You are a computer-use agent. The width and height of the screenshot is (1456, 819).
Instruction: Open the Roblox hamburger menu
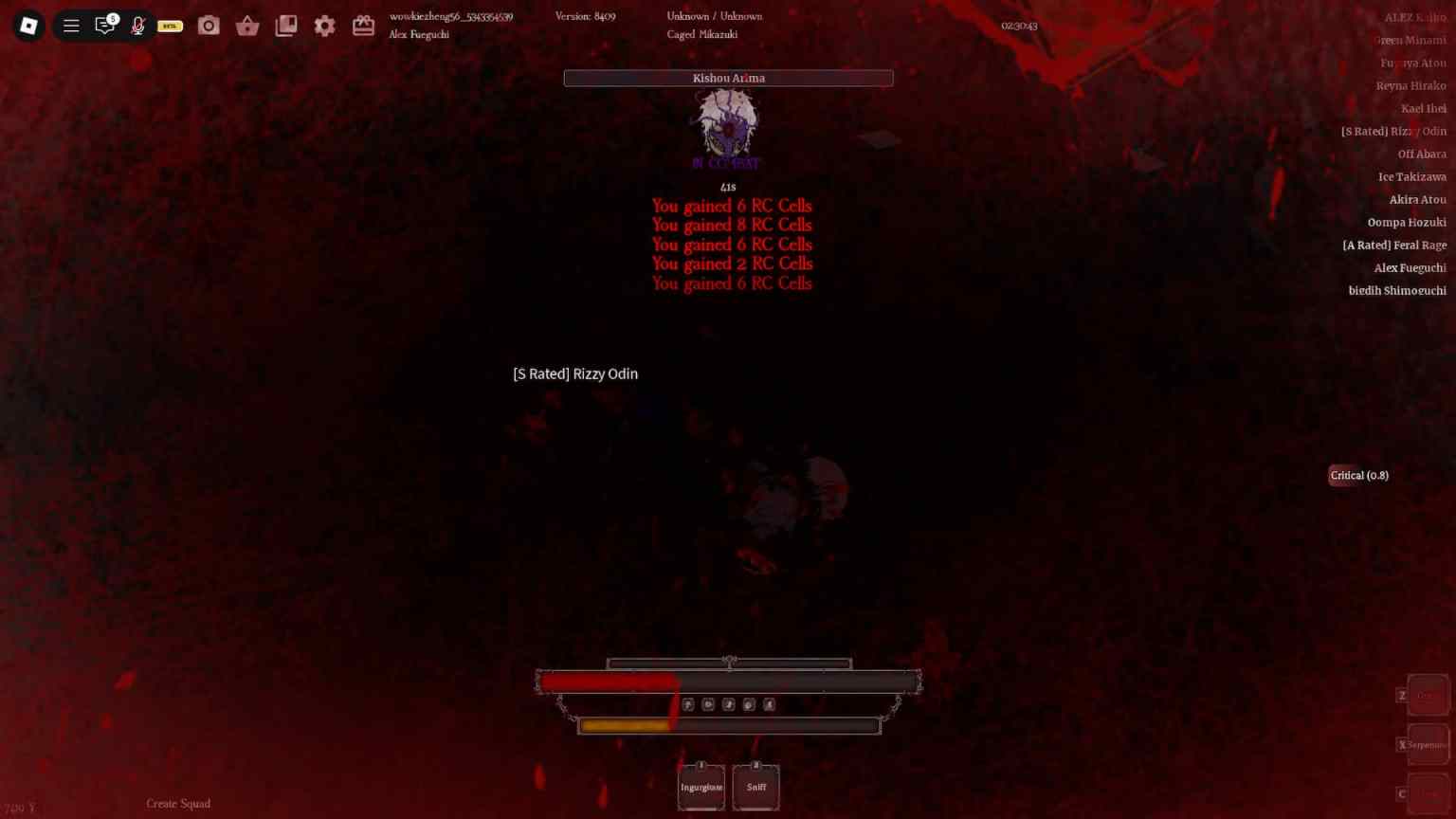(x=71, y=25)
